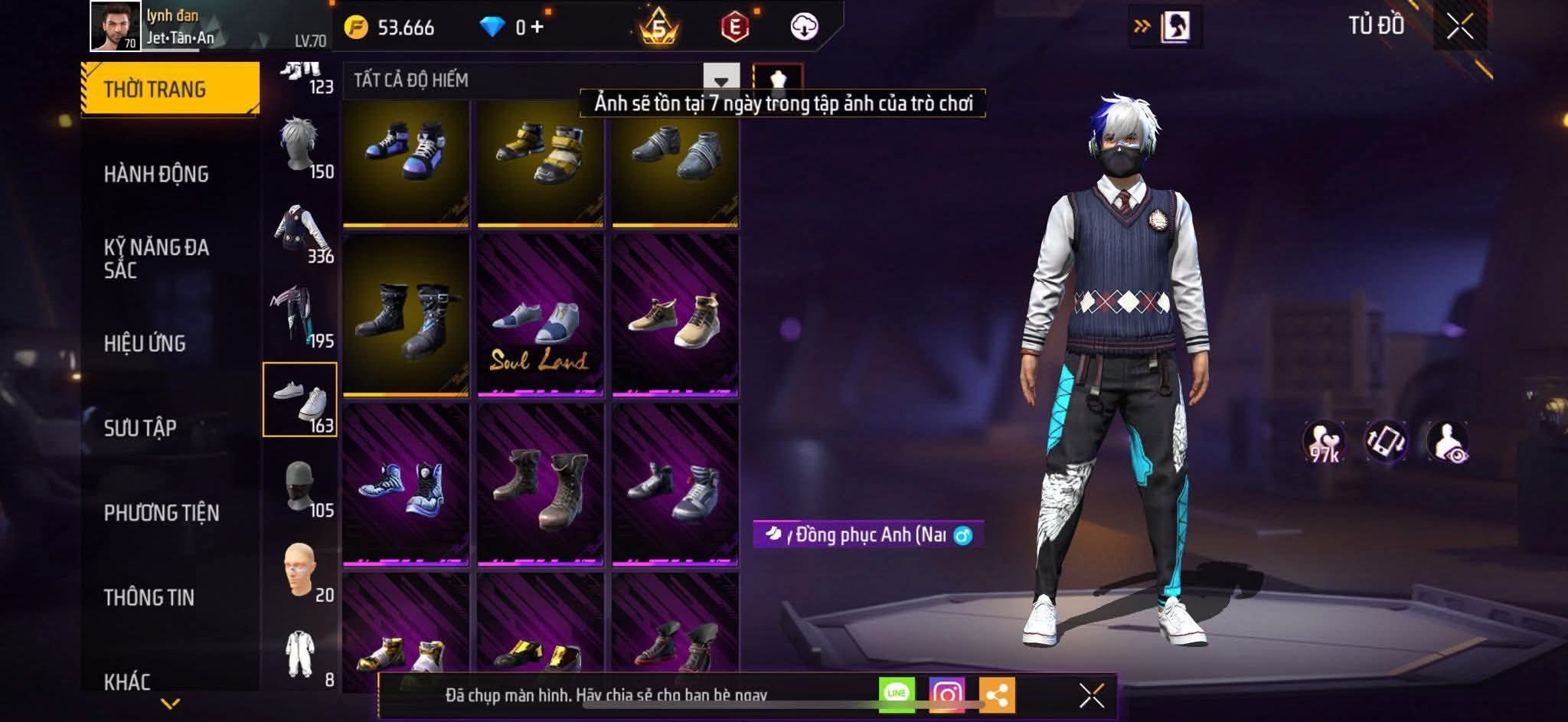The height and width of the screenshot is (722, 1568).
Task: Equip the blue and purple high-top sneakers
Action: click(406, 163)
